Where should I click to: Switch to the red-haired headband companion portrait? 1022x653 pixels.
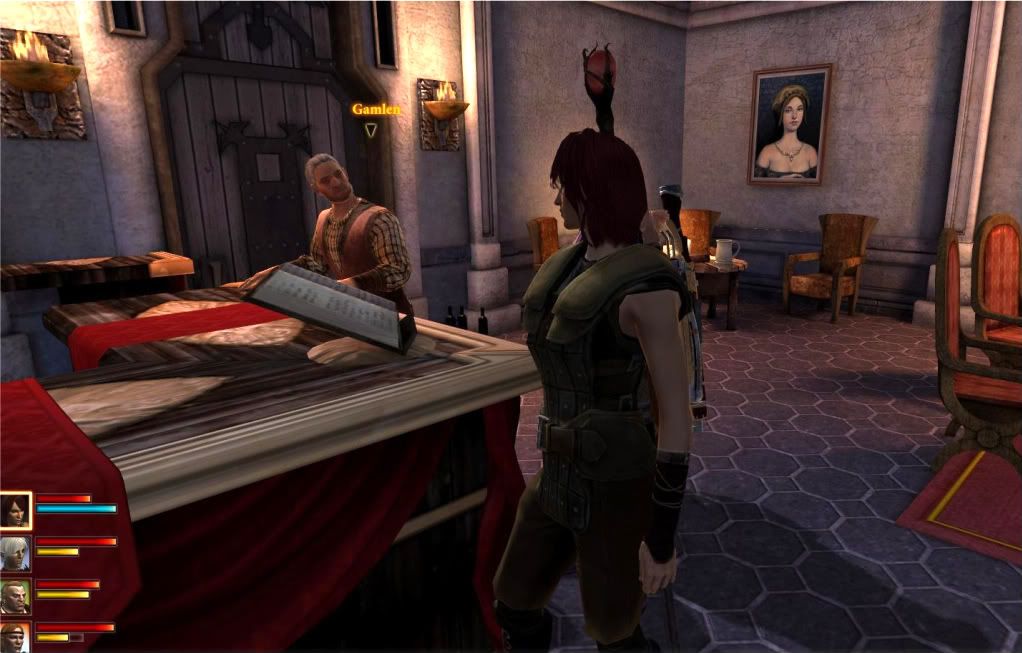16,636
